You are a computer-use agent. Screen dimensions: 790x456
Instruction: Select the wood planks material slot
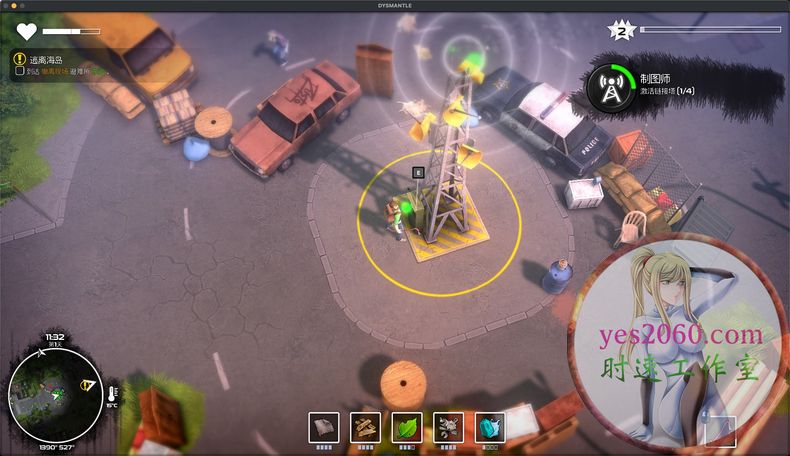(x=365, y=427)
